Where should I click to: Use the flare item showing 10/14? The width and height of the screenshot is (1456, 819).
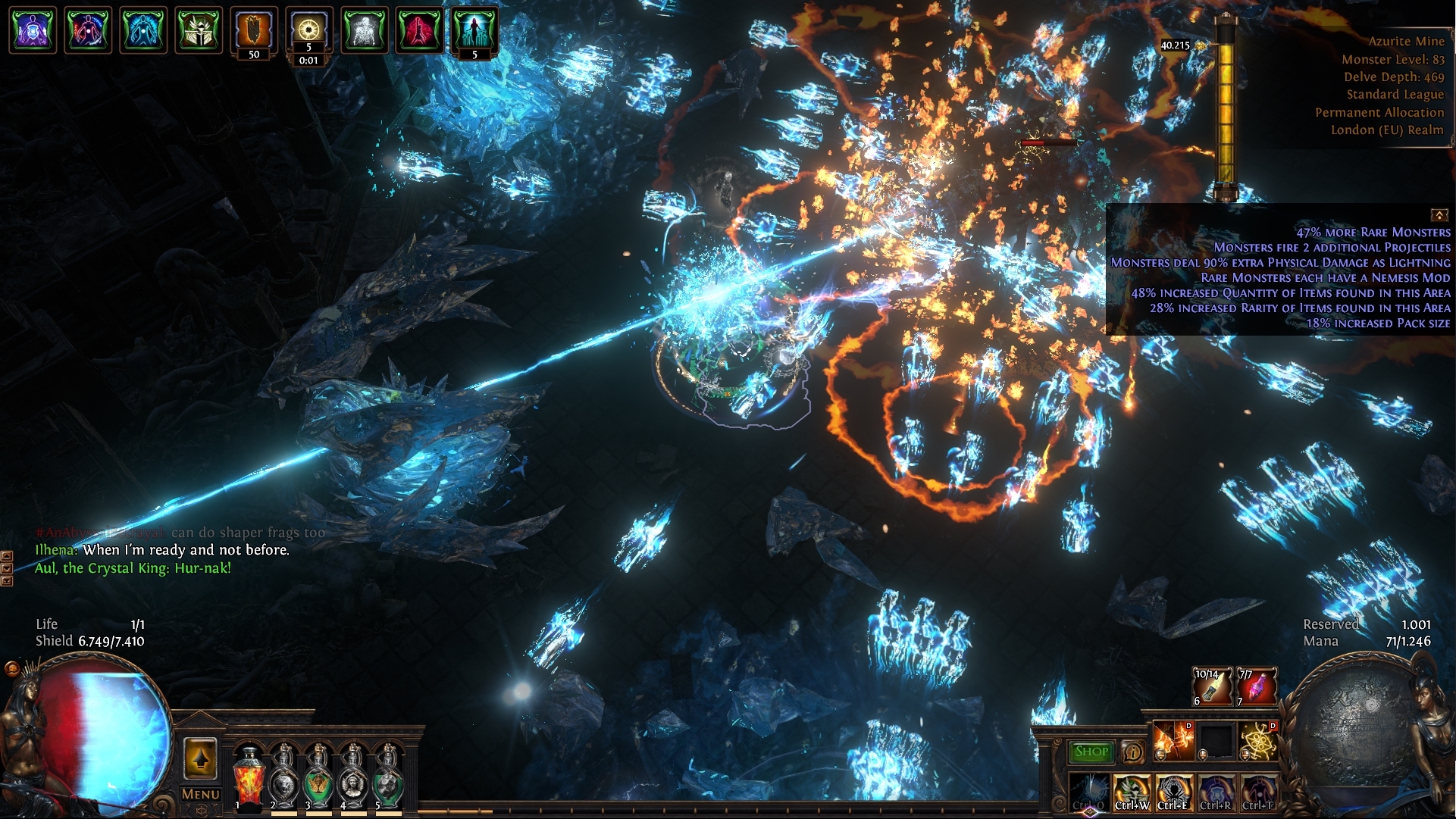pyautogui.click(x=1212, y=686)
